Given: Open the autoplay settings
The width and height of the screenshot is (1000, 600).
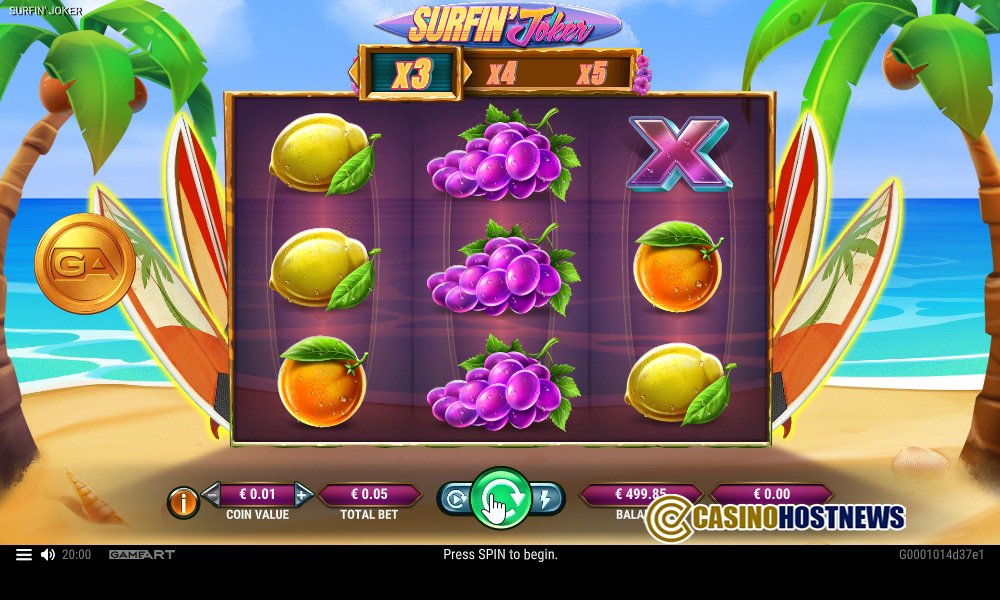Looking at the screenshot, I should (x=455, y=497).
